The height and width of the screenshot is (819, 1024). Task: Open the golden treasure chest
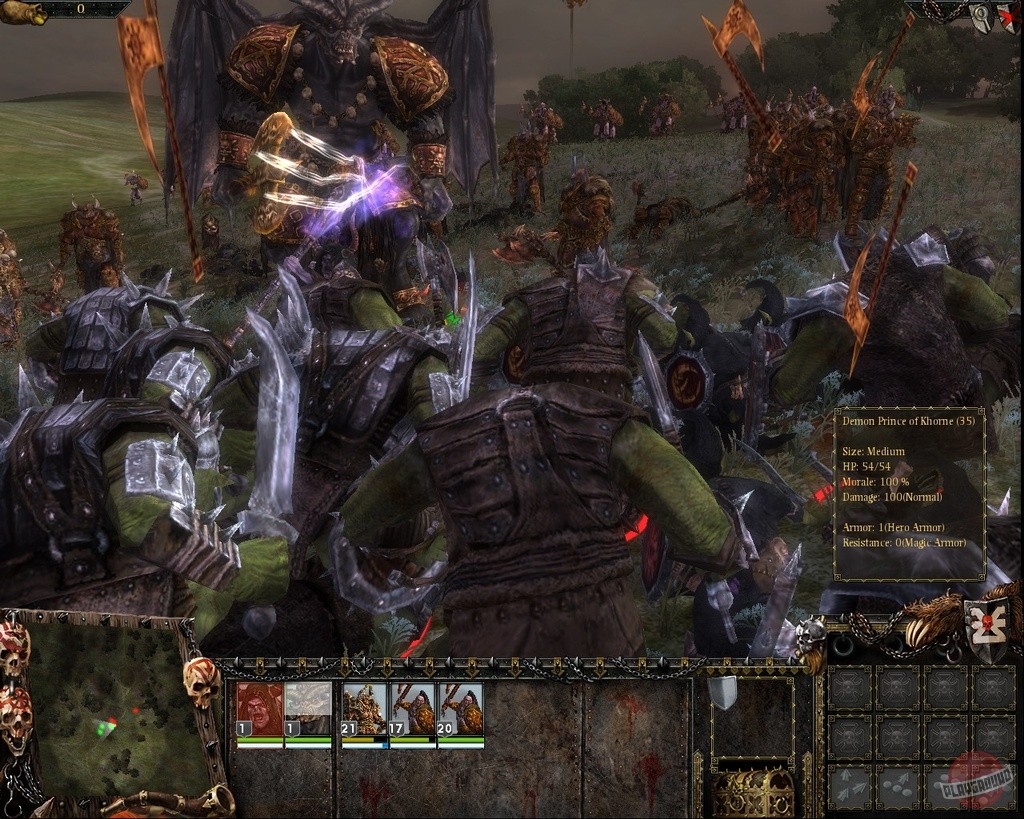pos(751,792)
